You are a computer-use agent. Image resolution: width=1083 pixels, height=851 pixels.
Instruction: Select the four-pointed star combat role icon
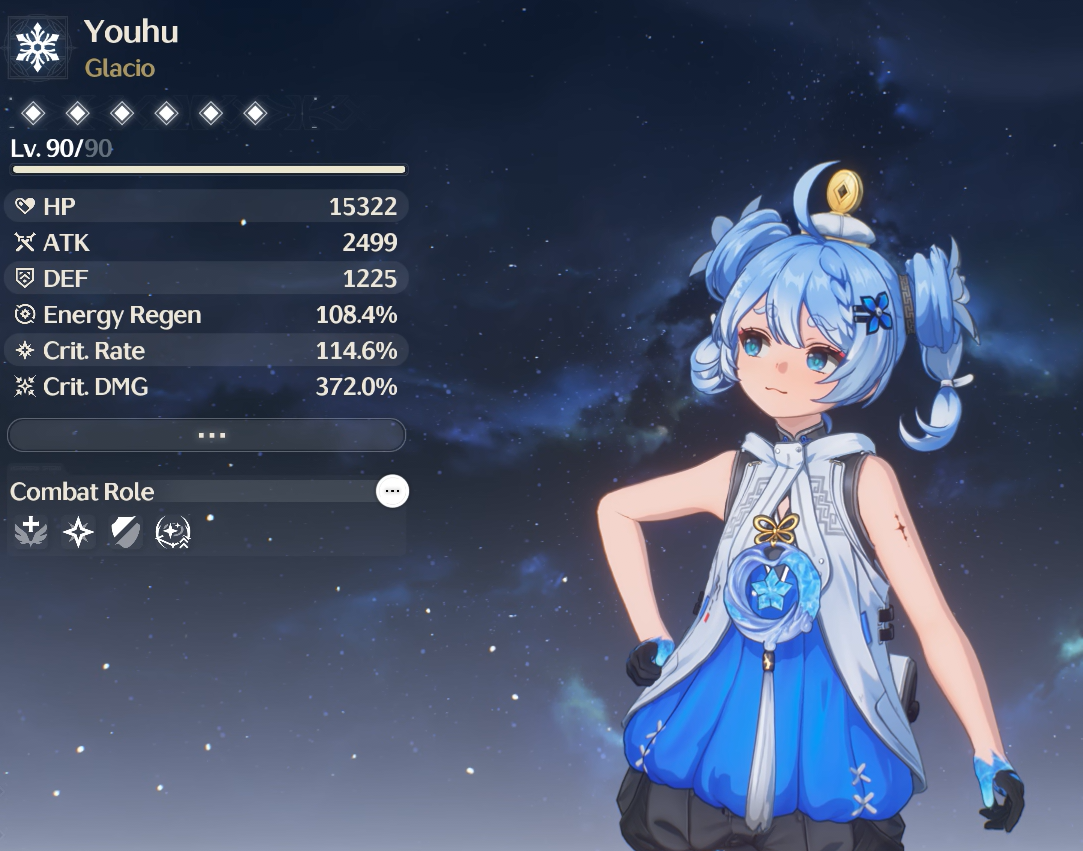pyautogui.click(x=78, y=532)
